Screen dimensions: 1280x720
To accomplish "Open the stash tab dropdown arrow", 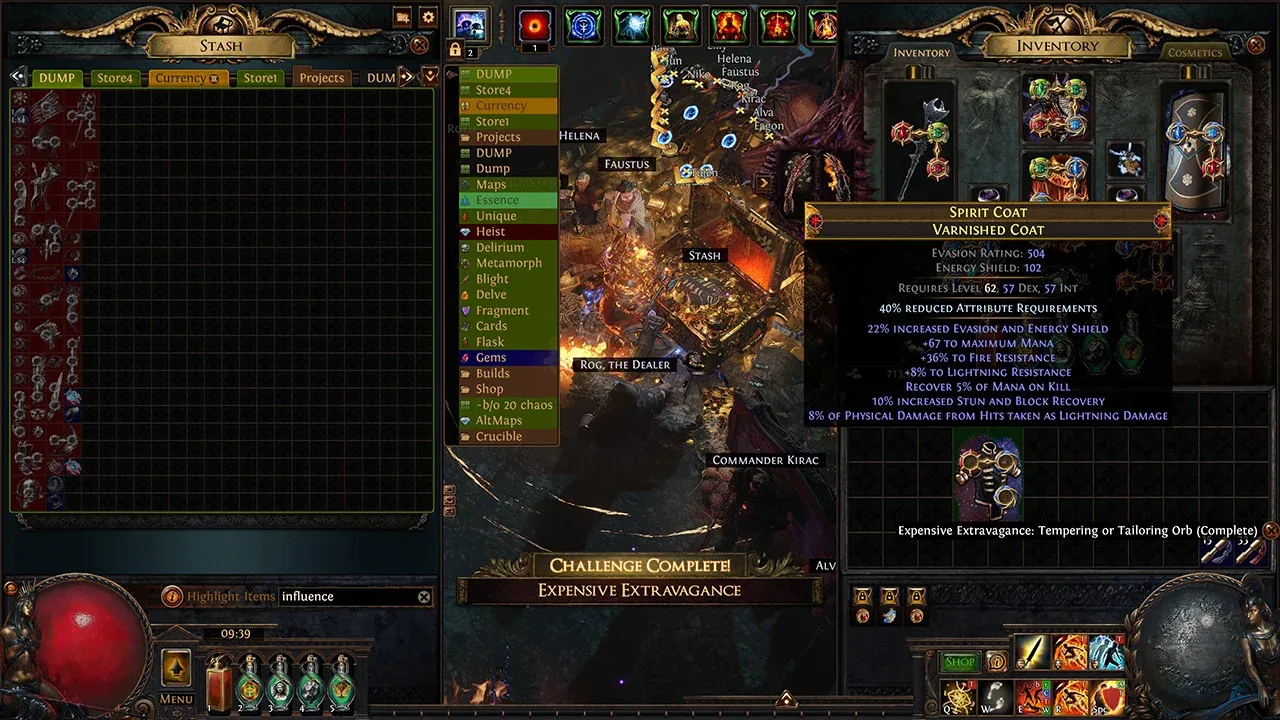I will [x=431, y=76].
